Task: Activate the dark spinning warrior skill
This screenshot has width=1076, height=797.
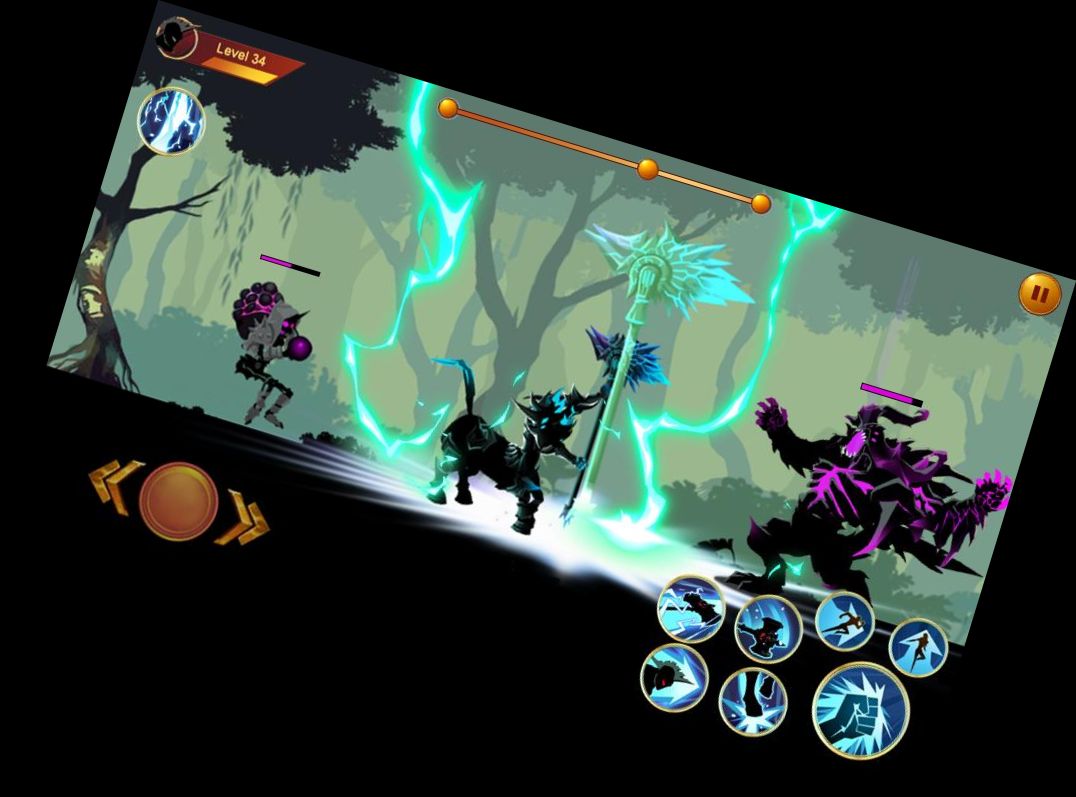Action: click(768, 629)
